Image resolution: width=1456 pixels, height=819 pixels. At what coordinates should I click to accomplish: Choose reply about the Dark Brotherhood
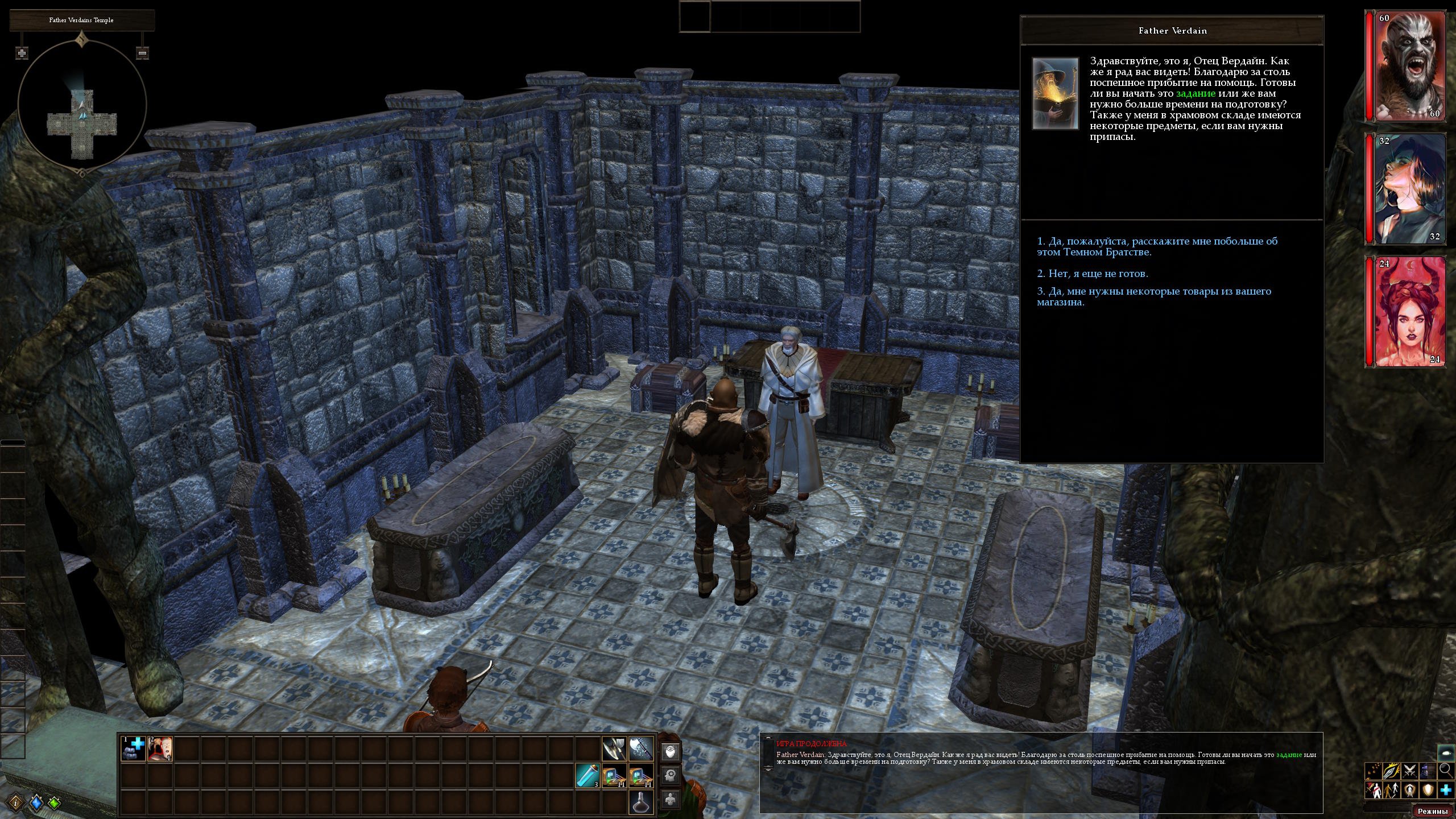pos(1157,247)
